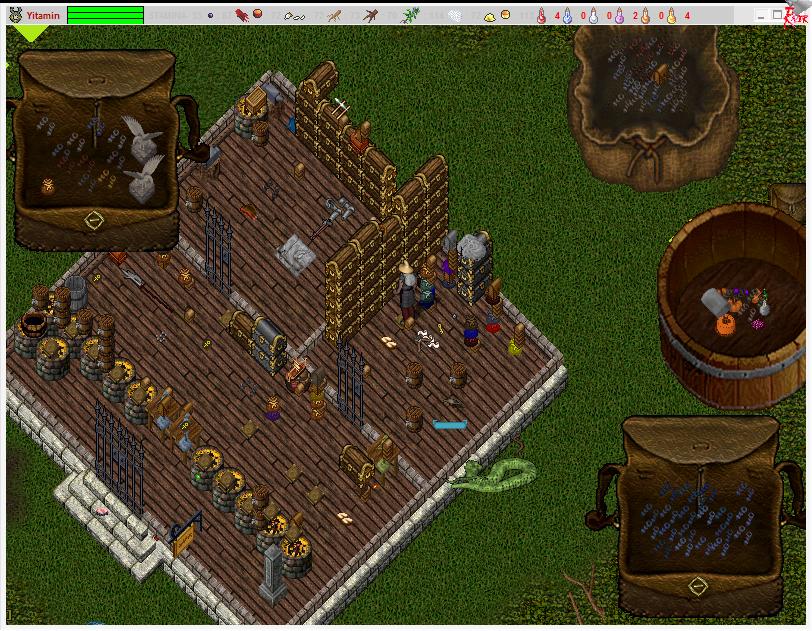Click the red hand counter icon
This screenshot has width=812, height=631.
(242, 15)
